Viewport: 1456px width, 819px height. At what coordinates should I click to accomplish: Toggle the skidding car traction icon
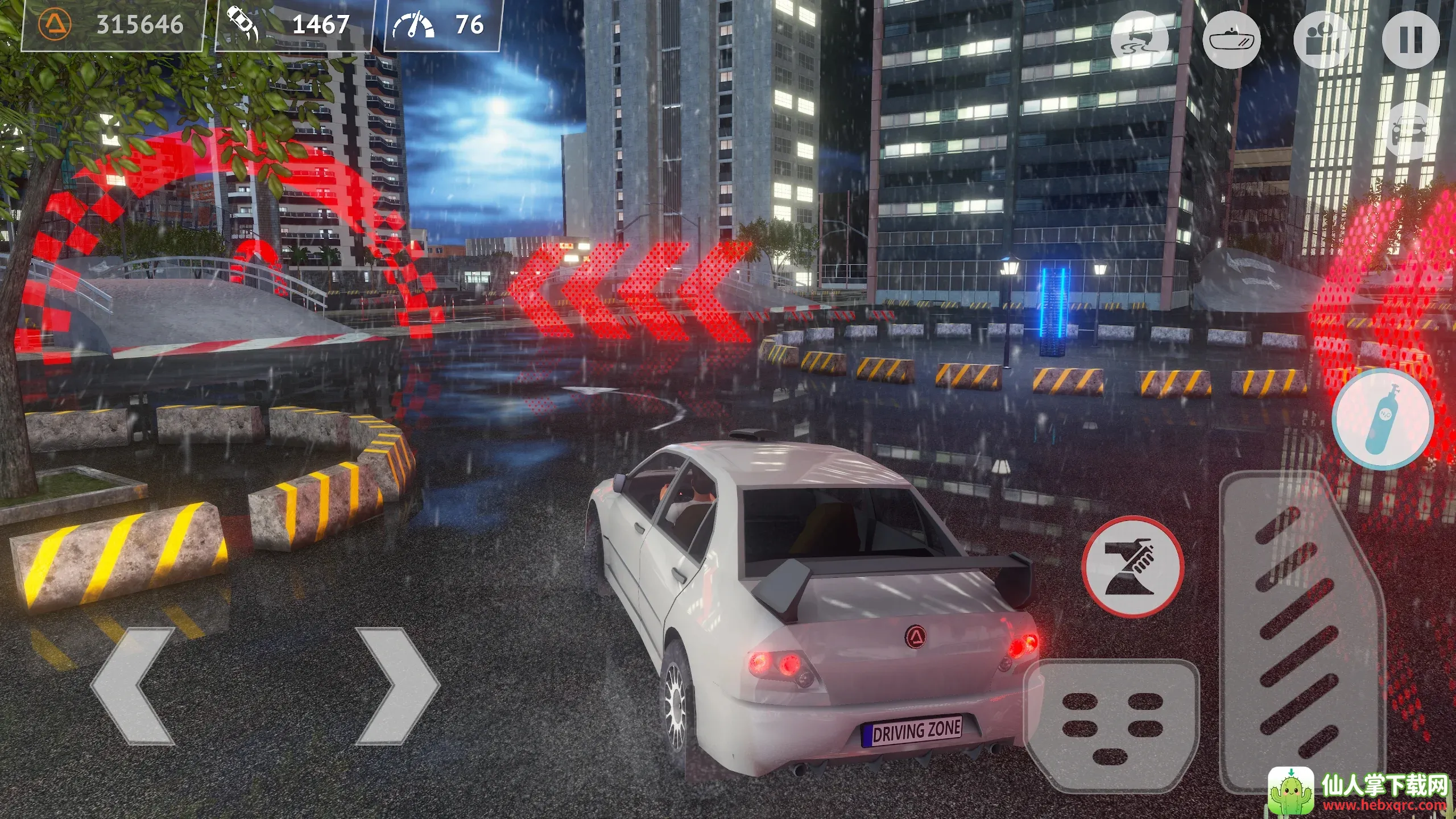click(x=1140, y=40)
